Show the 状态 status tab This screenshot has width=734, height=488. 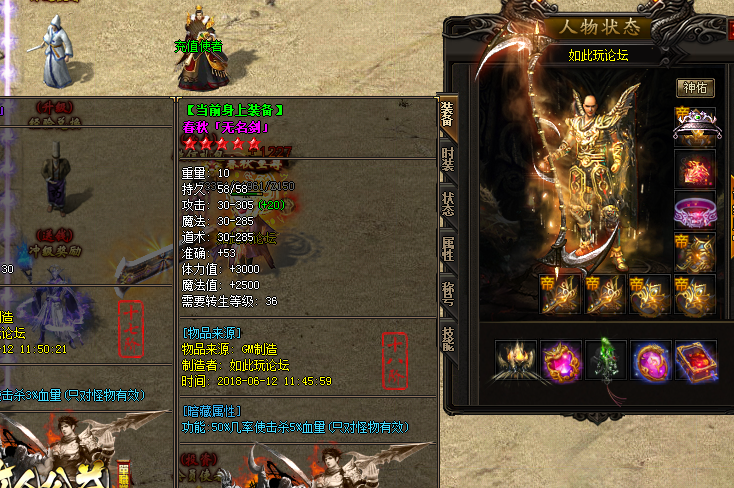[x=447, y=203]
